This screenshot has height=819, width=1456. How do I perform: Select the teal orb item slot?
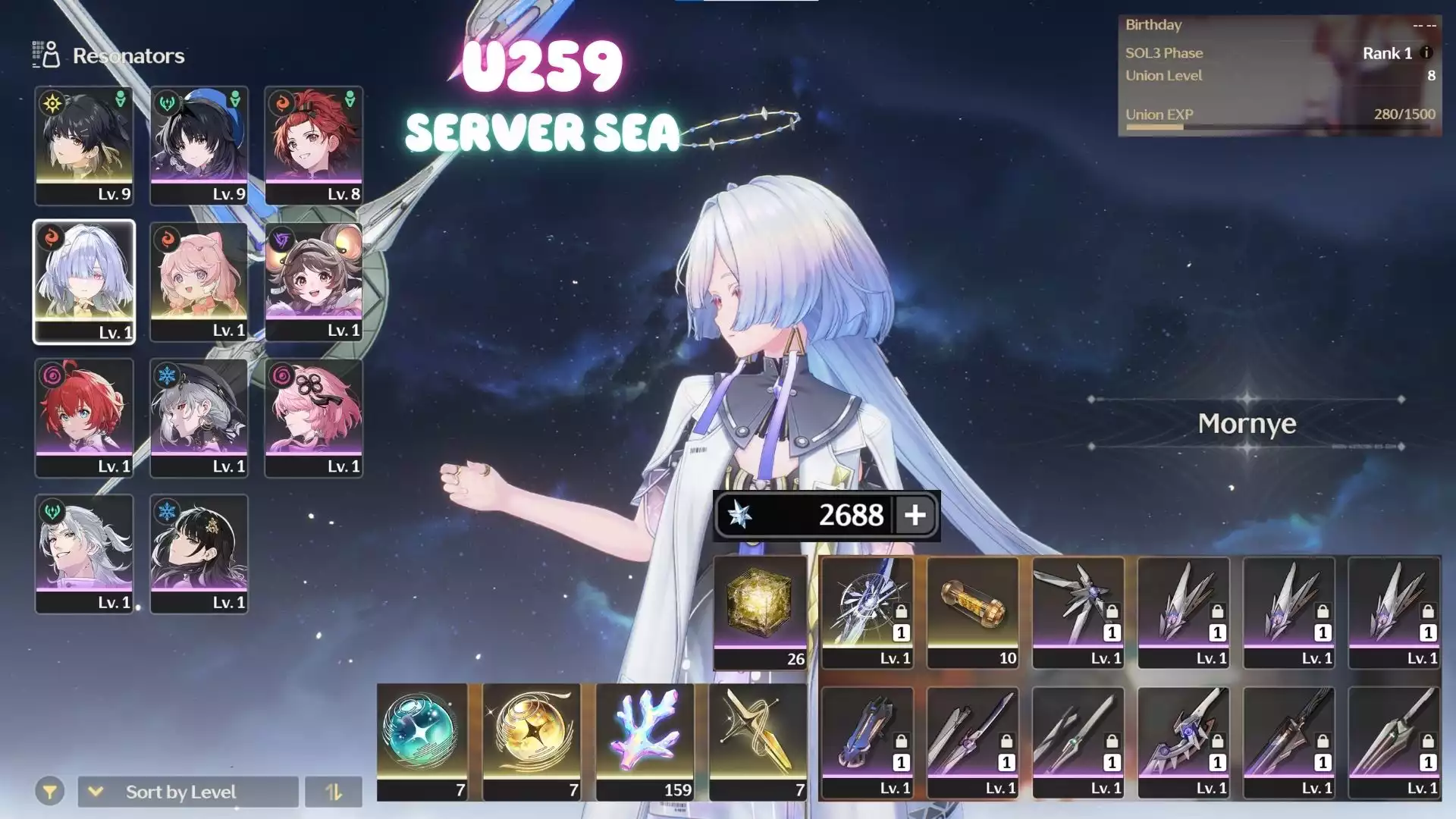tap(422, 742)
